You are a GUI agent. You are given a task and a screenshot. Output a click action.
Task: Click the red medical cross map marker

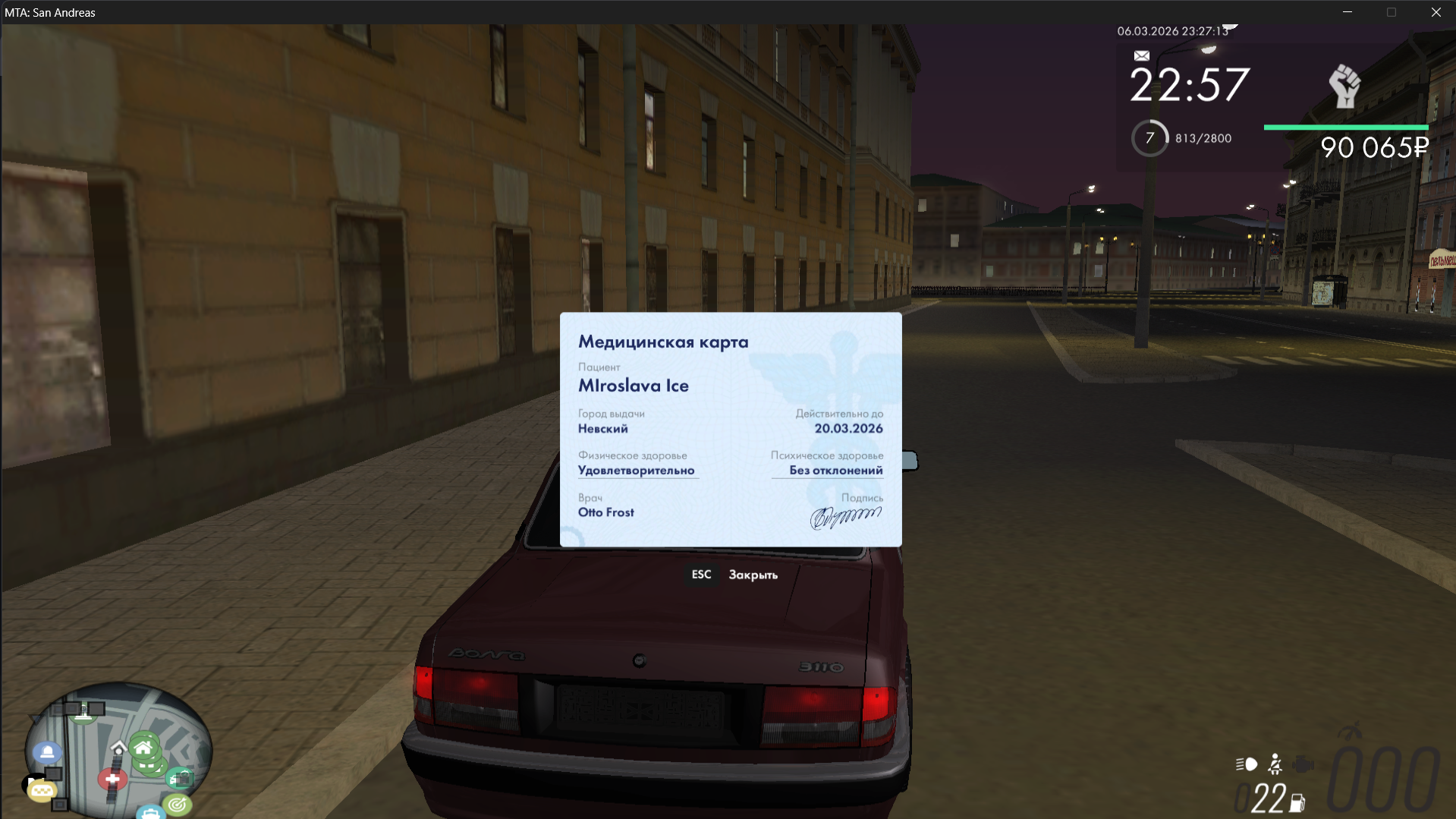[x=112, y=779]
